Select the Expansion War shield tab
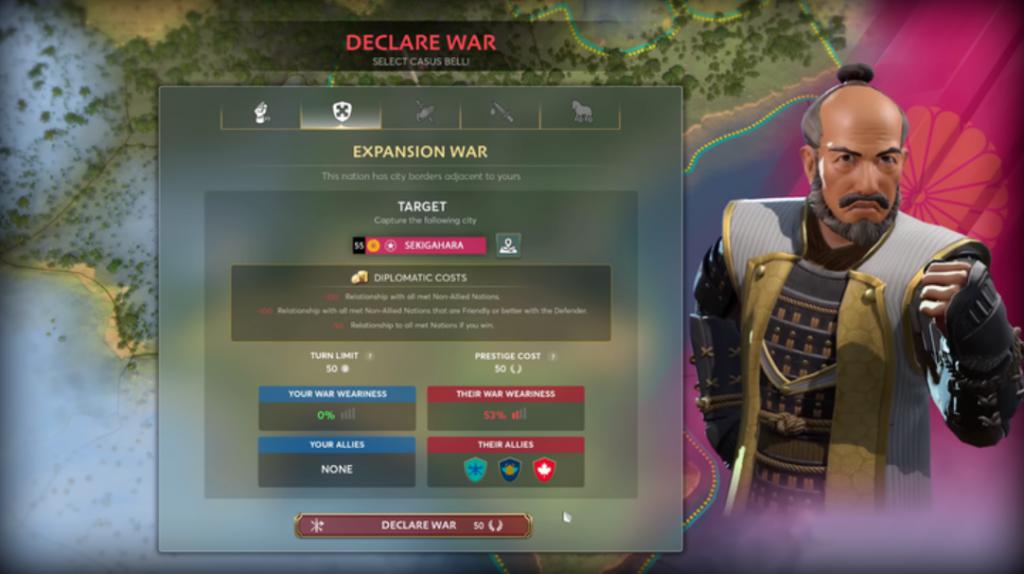Viewport: 1024px width, 574px height. click(x=341, y=111)
